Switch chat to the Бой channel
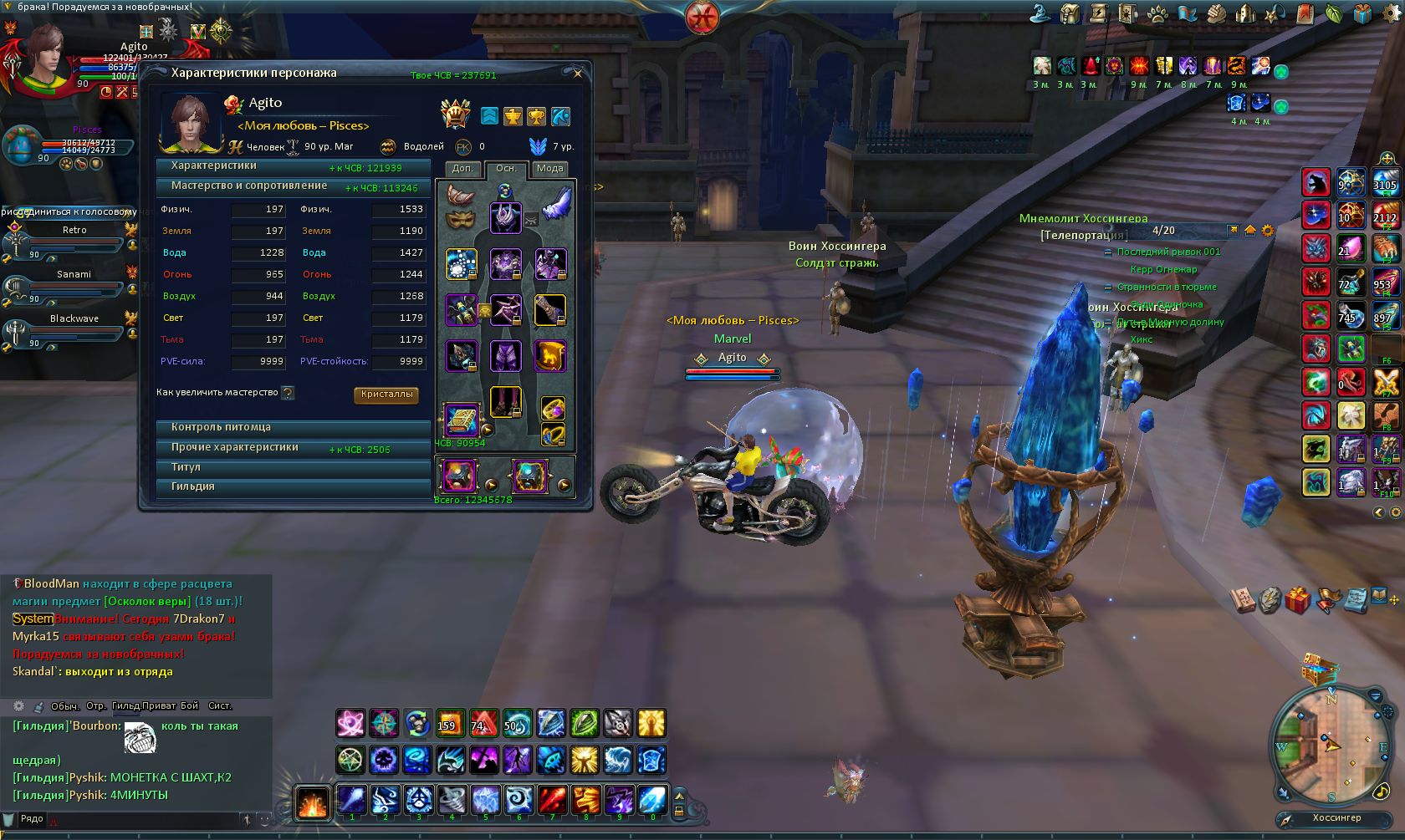 pos(190,706)
